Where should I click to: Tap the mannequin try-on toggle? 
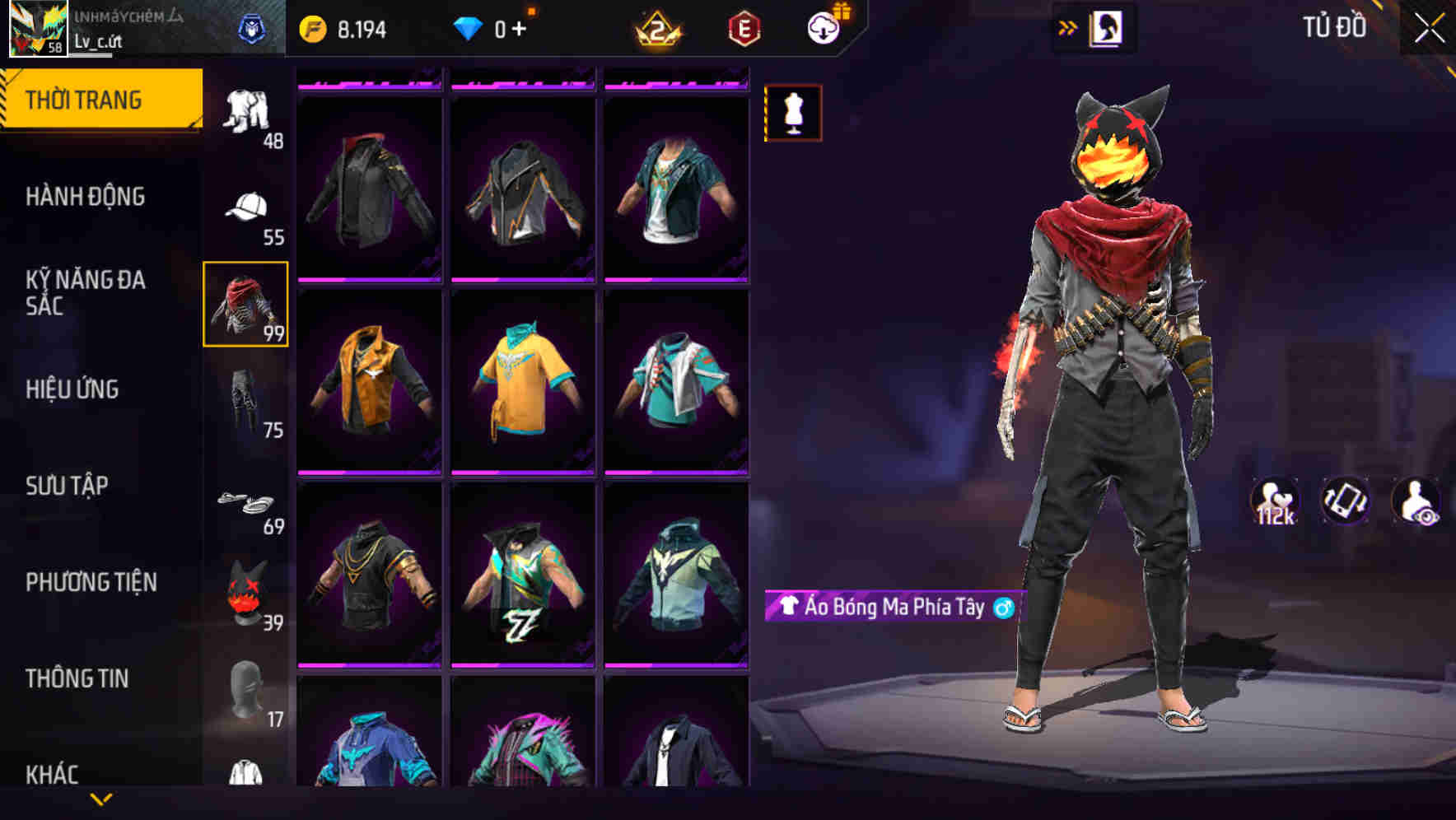click(793, 113)
